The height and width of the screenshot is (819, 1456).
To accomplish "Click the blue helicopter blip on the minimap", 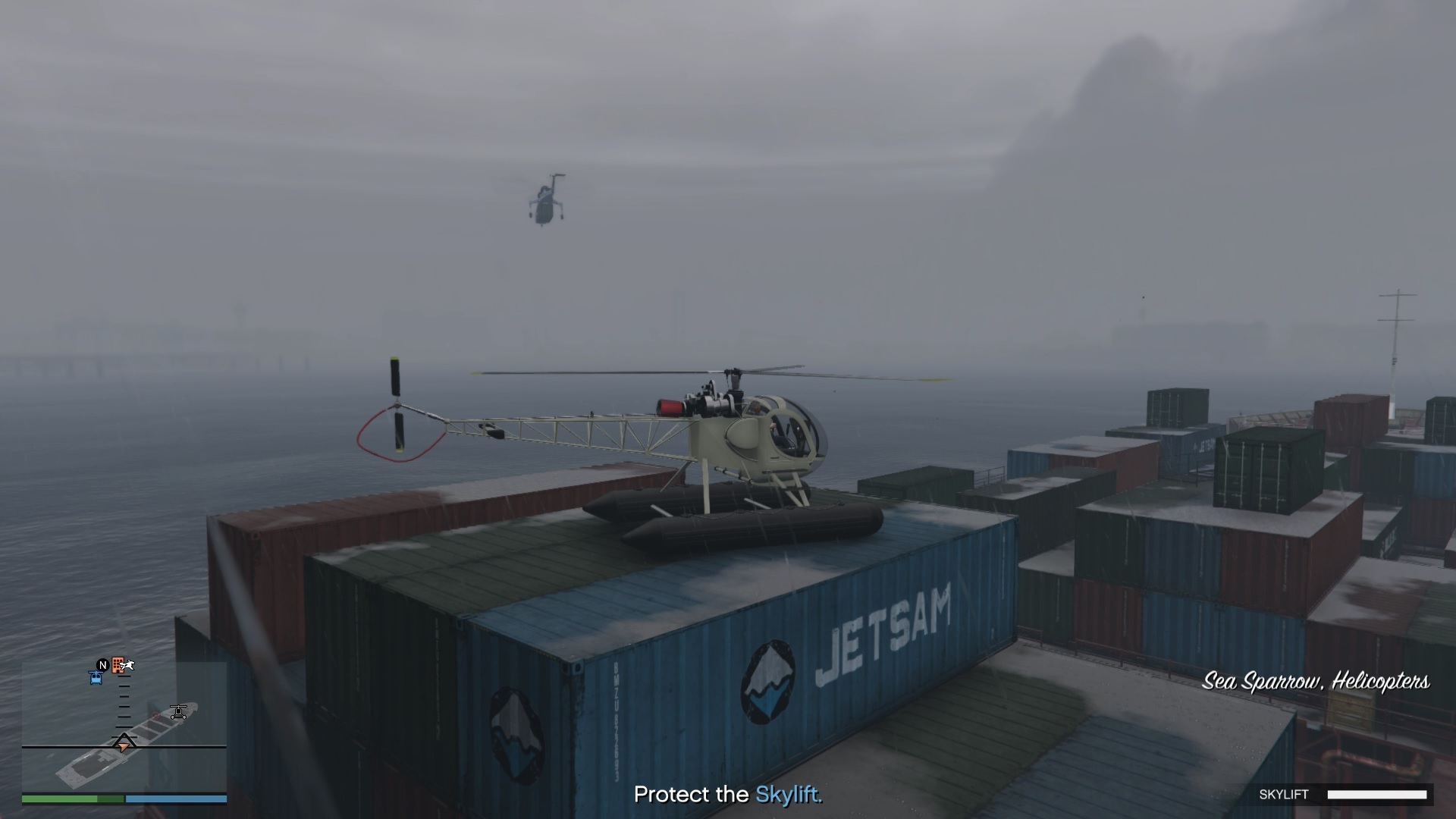I will pyautogui.click(x=96, y=679).
